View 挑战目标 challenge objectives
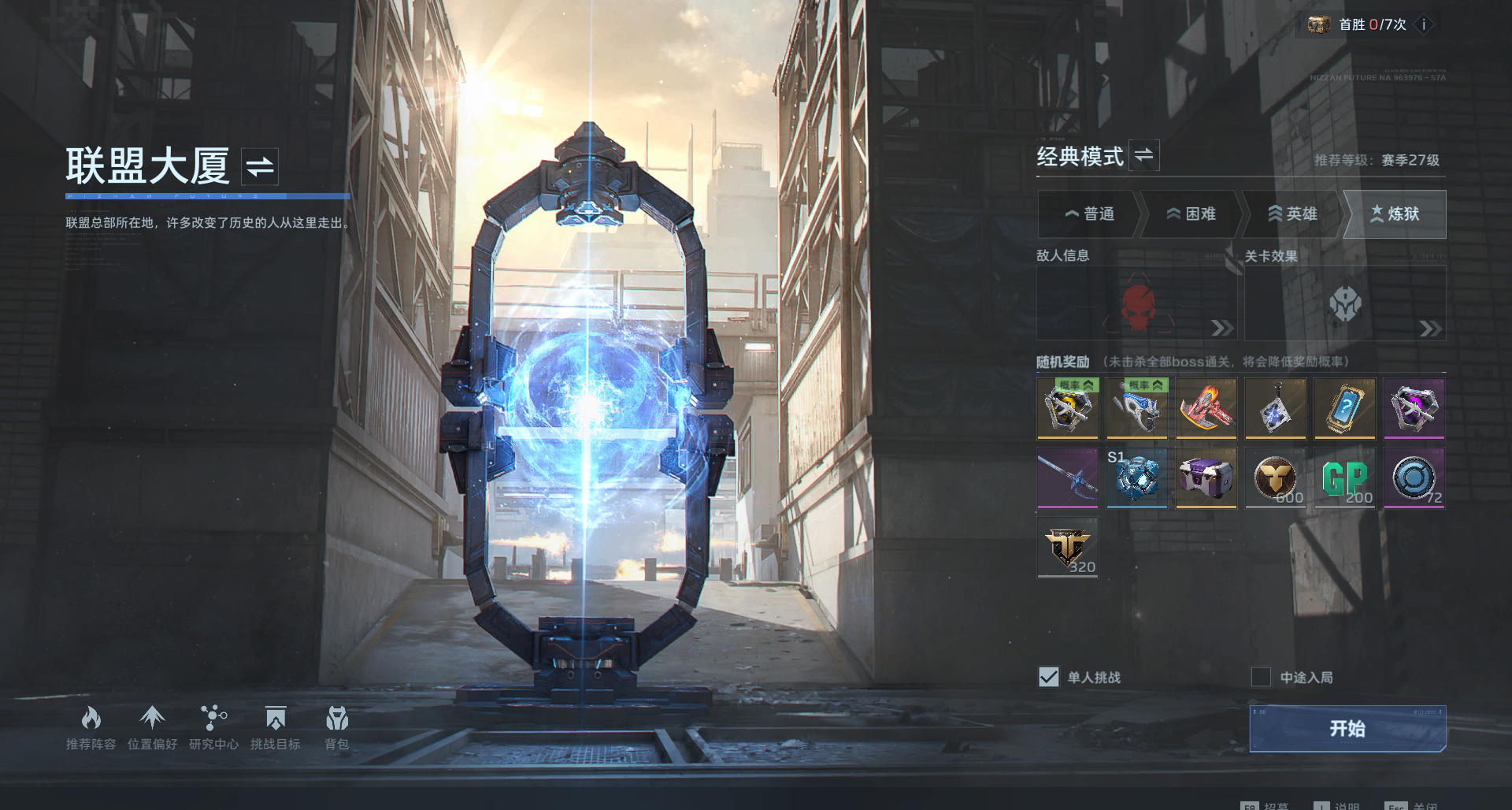The height and width of the screenshot is (810, 1512). coord(275,727)
